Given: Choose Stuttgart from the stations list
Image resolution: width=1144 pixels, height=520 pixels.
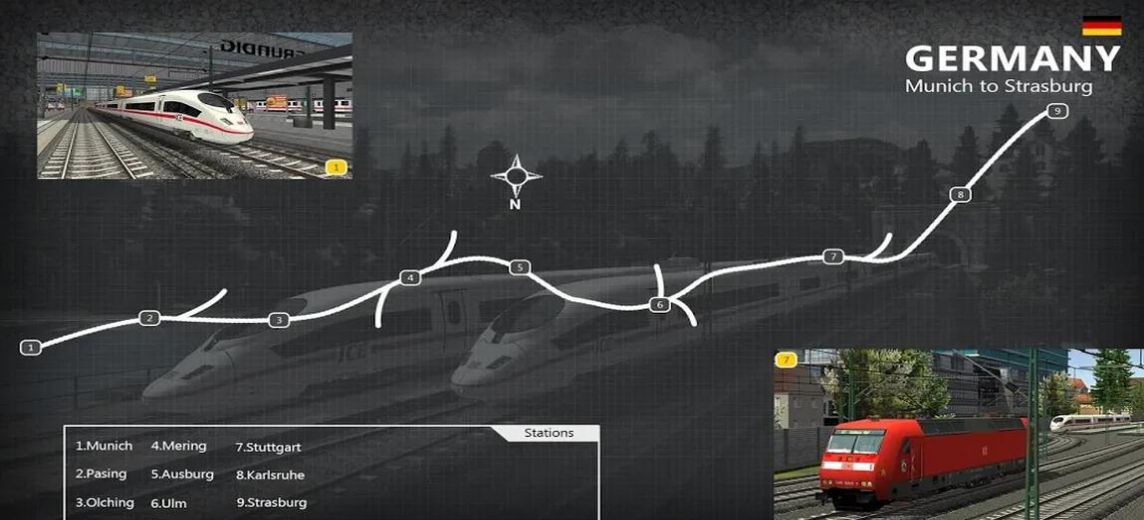Looking at the screenshot, I should coord(268,447).
